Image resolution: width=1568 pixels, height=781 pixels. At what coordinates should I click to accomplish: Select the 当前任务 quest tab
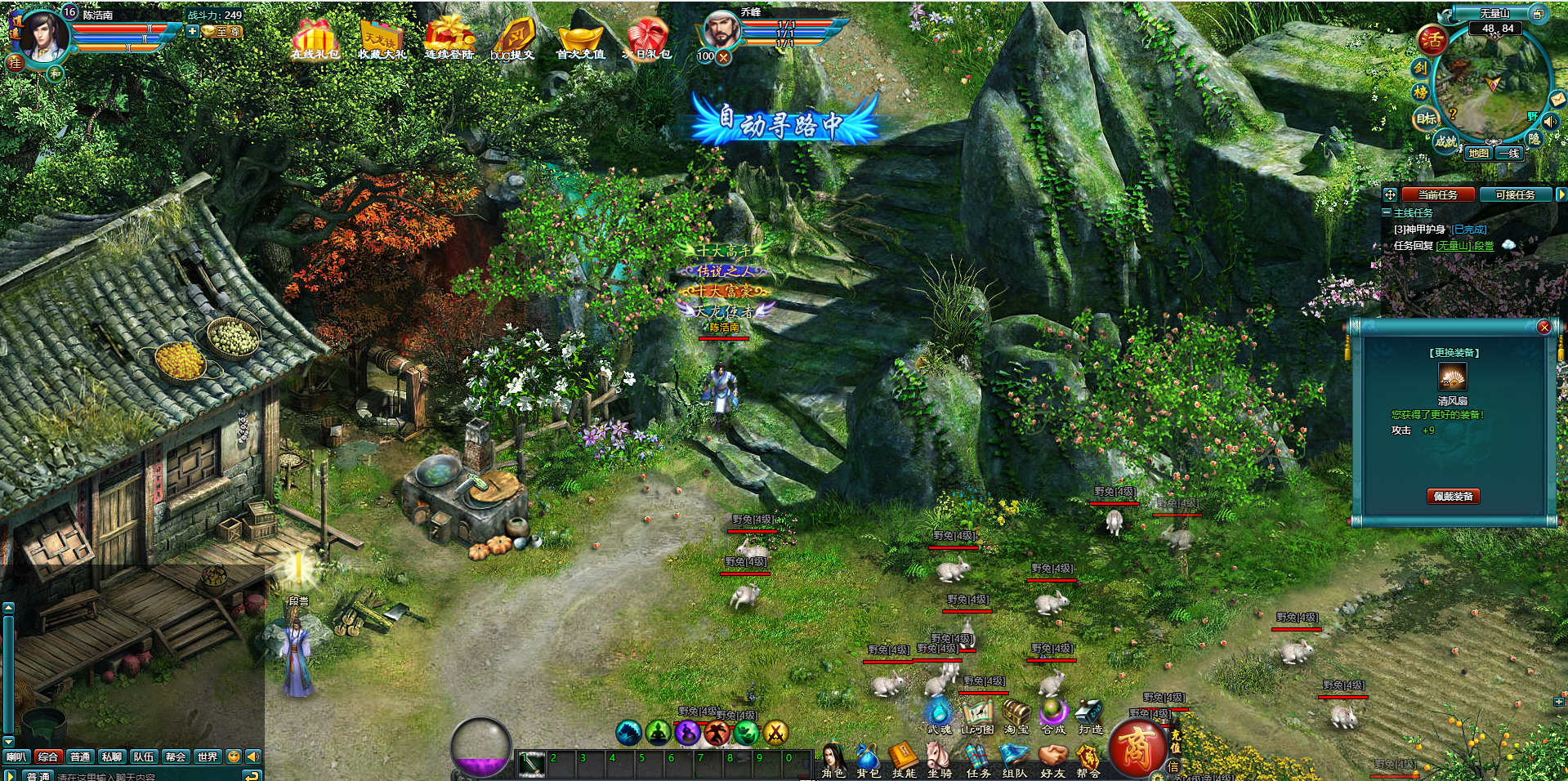(x=1437, y=194)
